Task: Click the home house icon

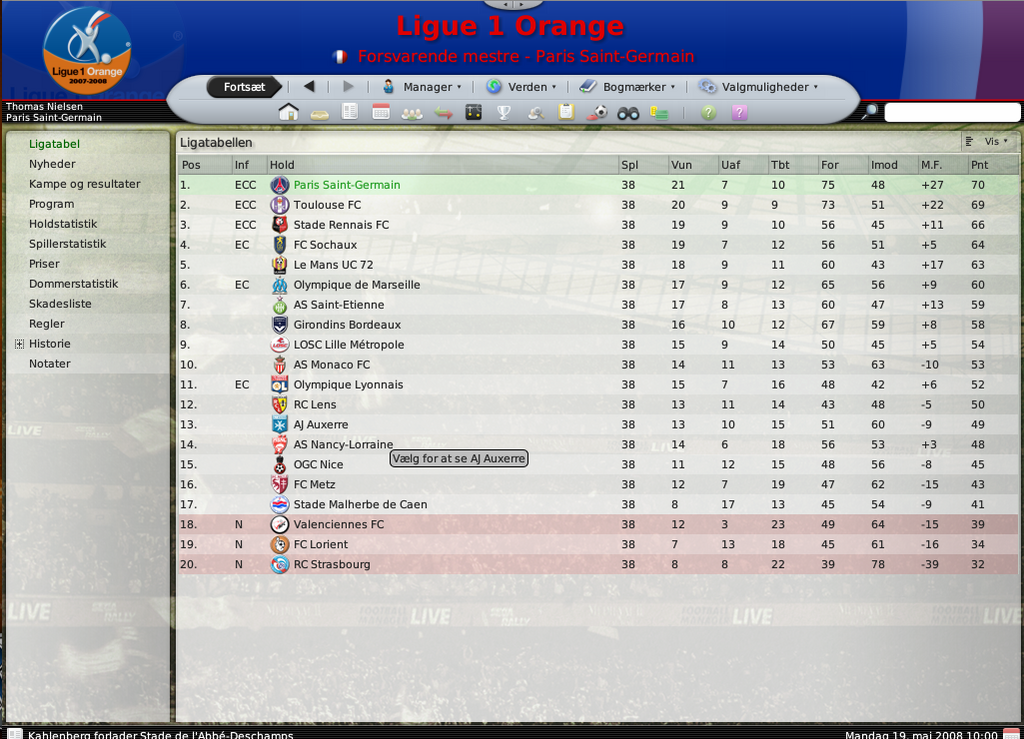Action: click(x=289, y=112)
